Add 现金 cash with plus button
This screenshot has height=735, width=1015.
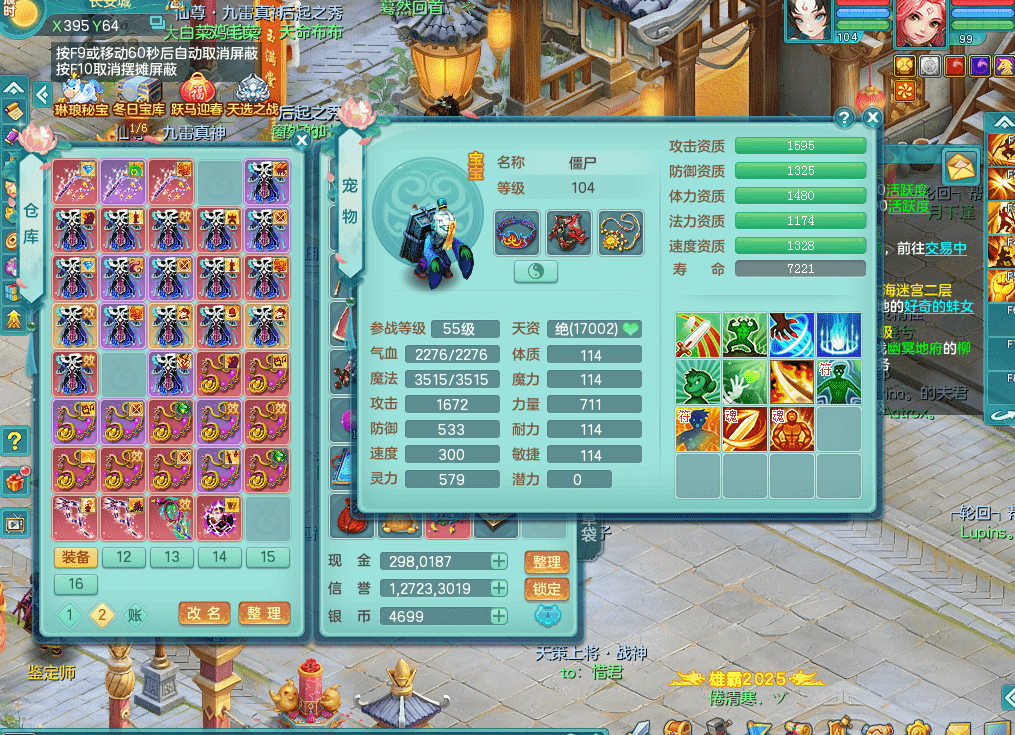[x=498, y=562]
